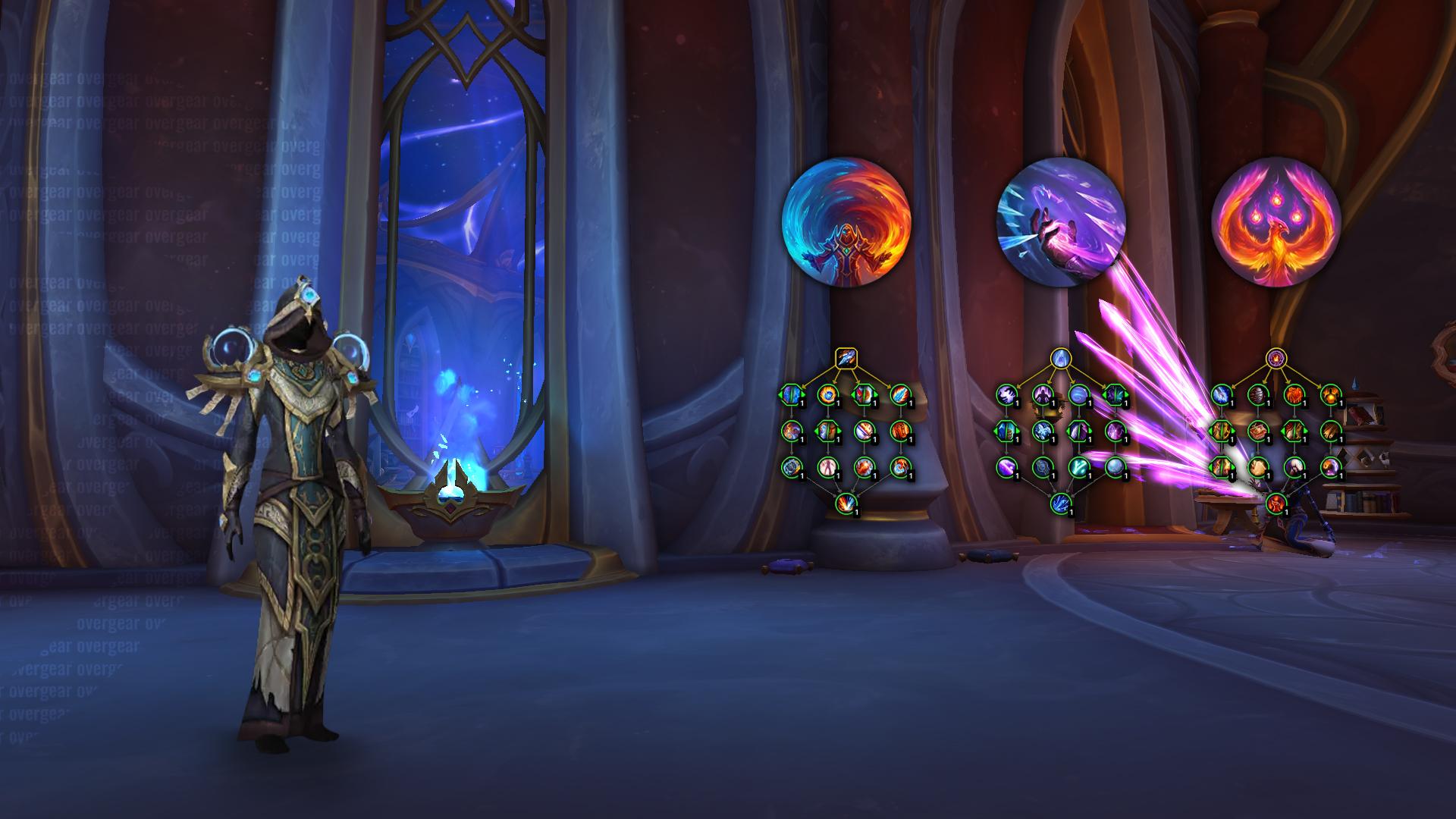Screen dimensions: 1456x819
Task: Choose the purple arcane shards hand emblem
Action: point(1061,221)
